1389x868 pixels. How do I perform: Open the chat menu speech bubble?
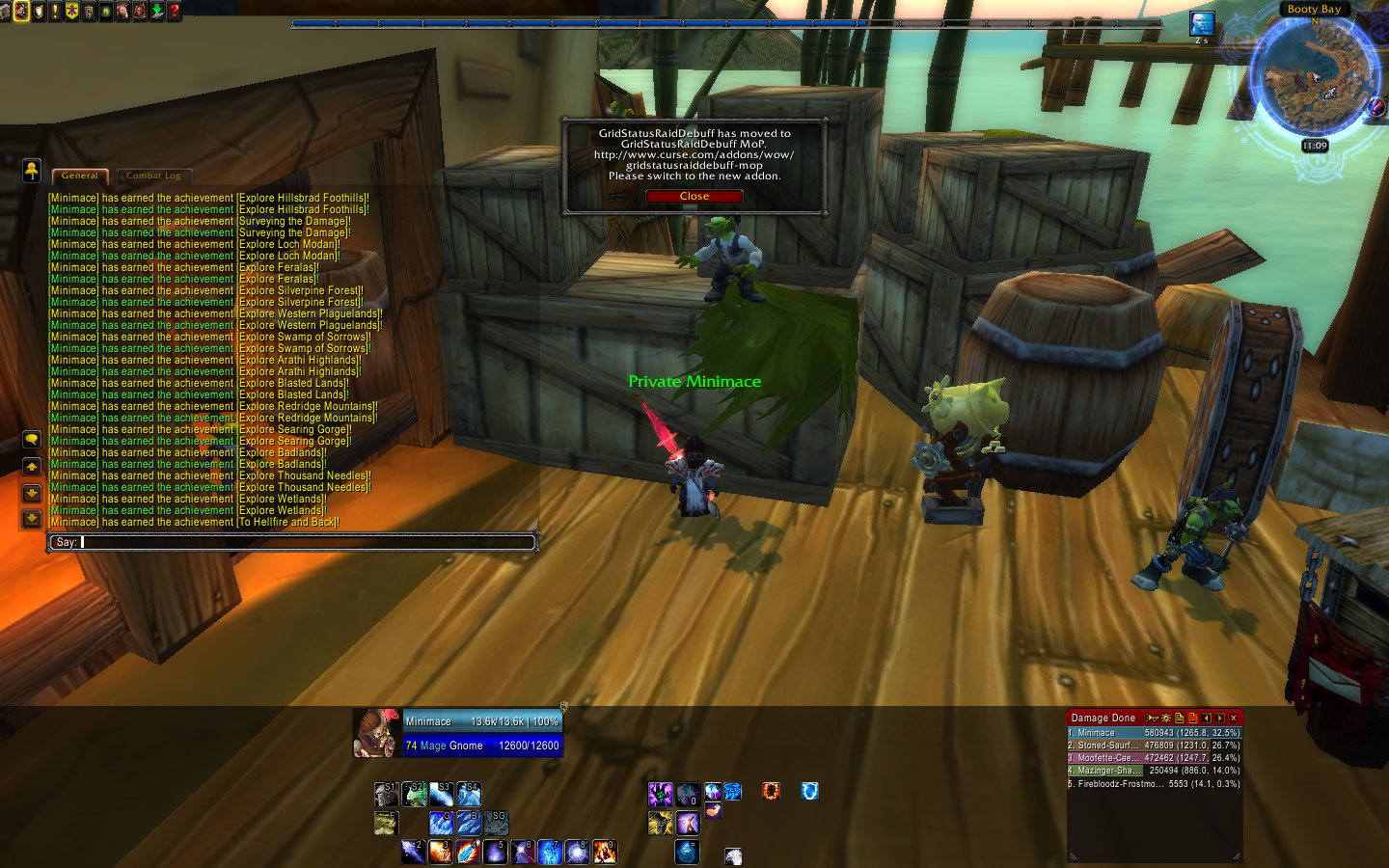tap(32, 440)
